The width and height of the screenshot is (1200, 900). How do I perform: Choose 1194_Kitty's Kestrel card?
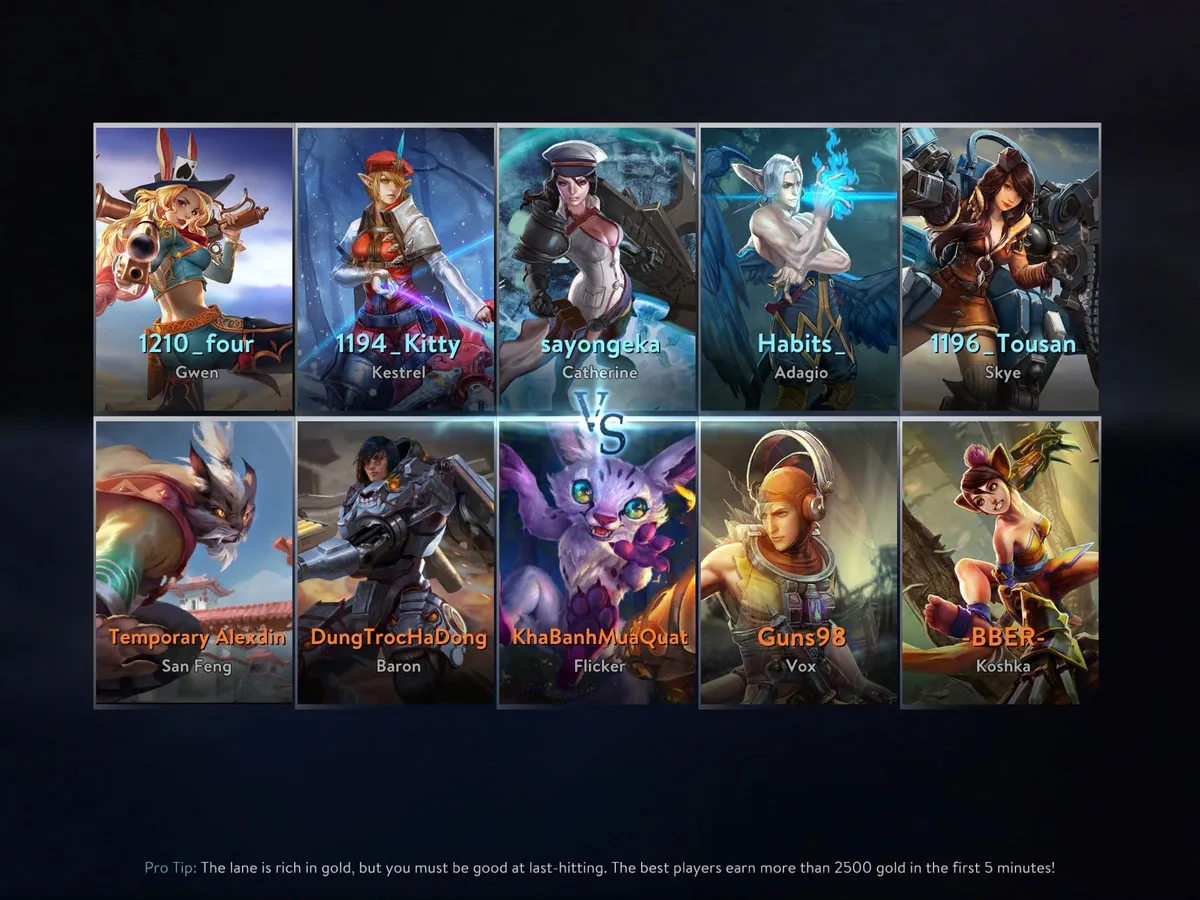[x=397, y=268]
